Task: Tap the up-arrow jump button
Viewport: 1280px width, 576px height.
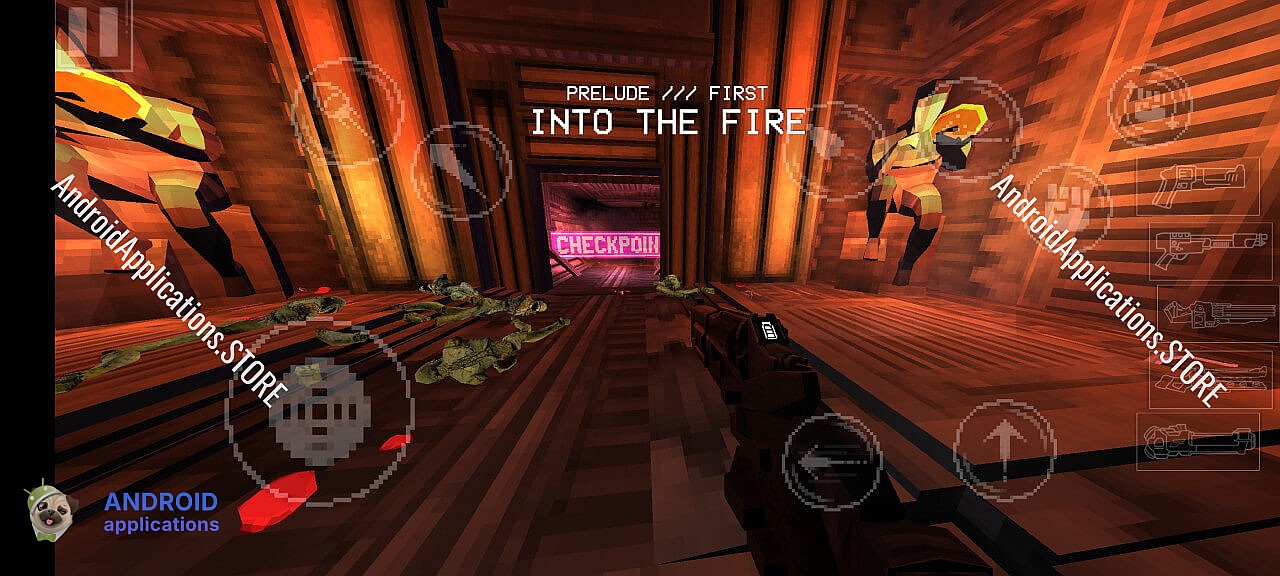Action: pos(1004,451)
